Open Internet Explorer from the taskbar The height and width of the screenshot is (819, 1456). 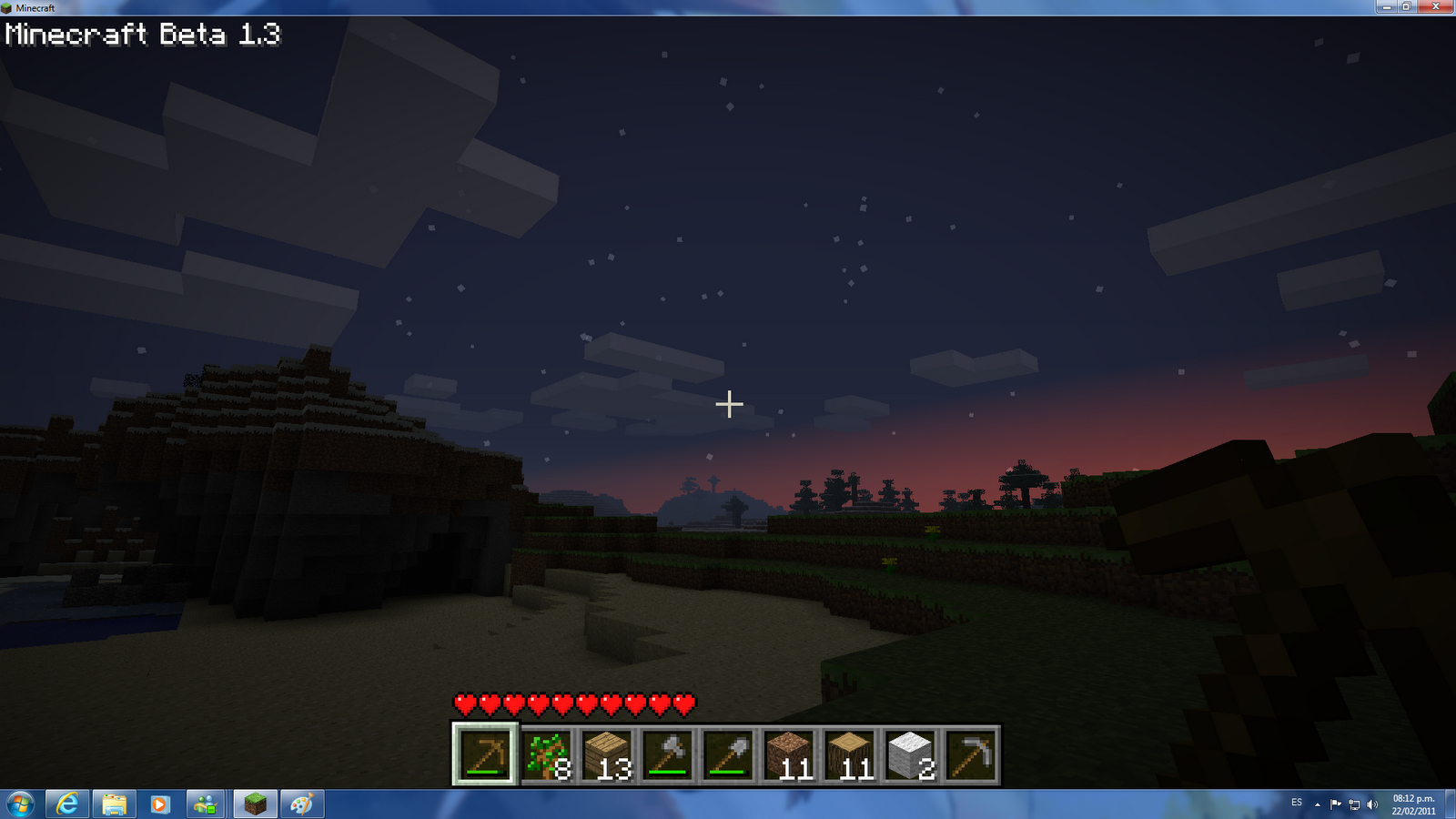click(66, 804)
